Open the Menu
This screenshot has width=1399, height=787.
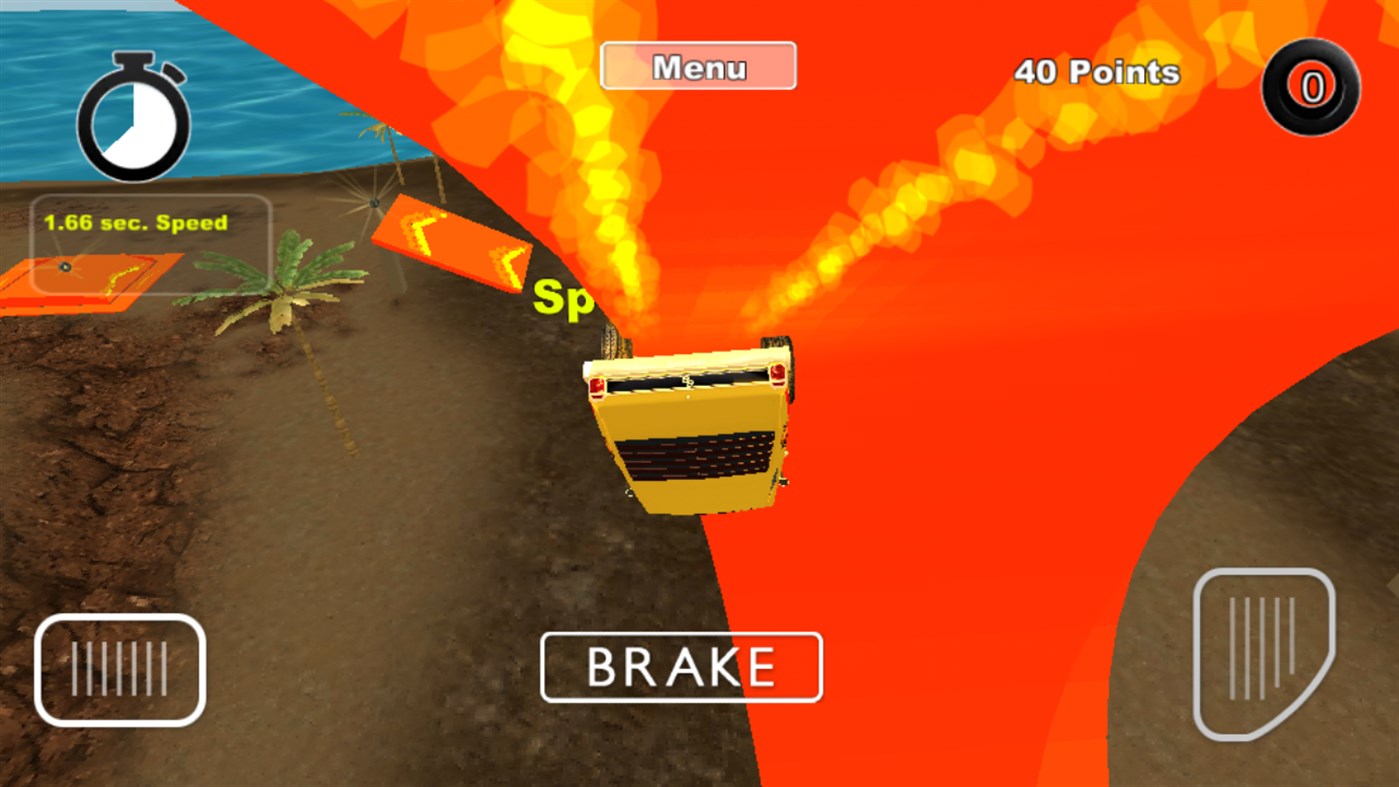(697, 65)
